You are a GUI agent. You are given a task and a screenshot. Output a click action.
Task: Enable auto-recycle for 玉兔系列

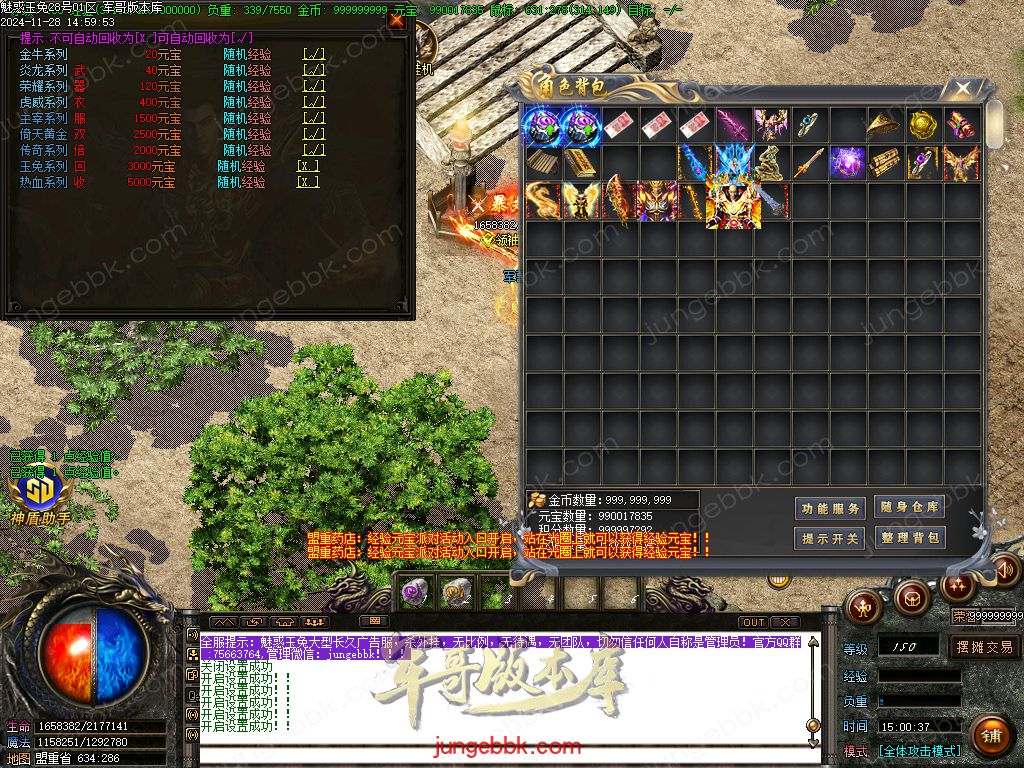308,167
